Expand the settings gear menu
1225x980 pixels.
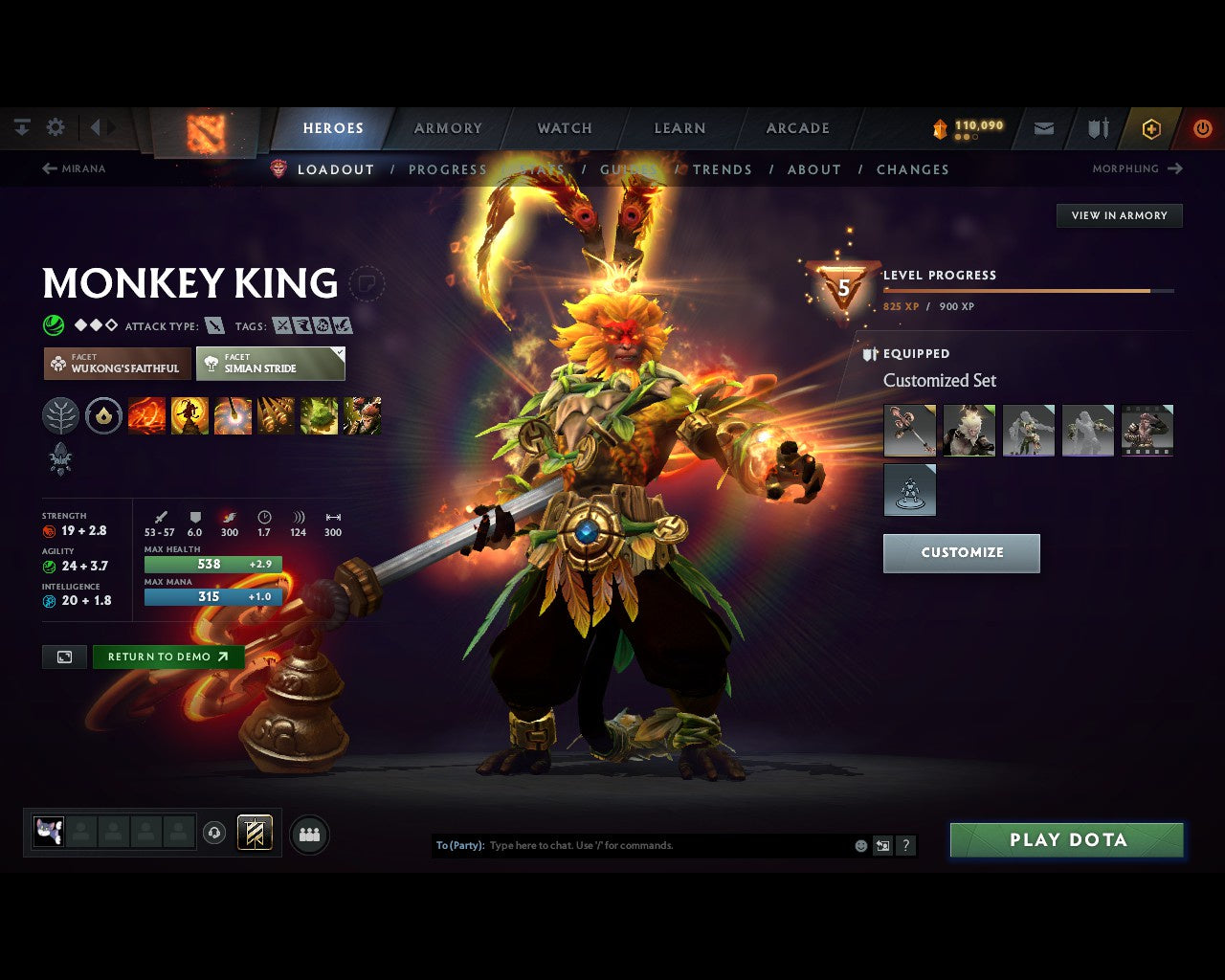point(56,126)
